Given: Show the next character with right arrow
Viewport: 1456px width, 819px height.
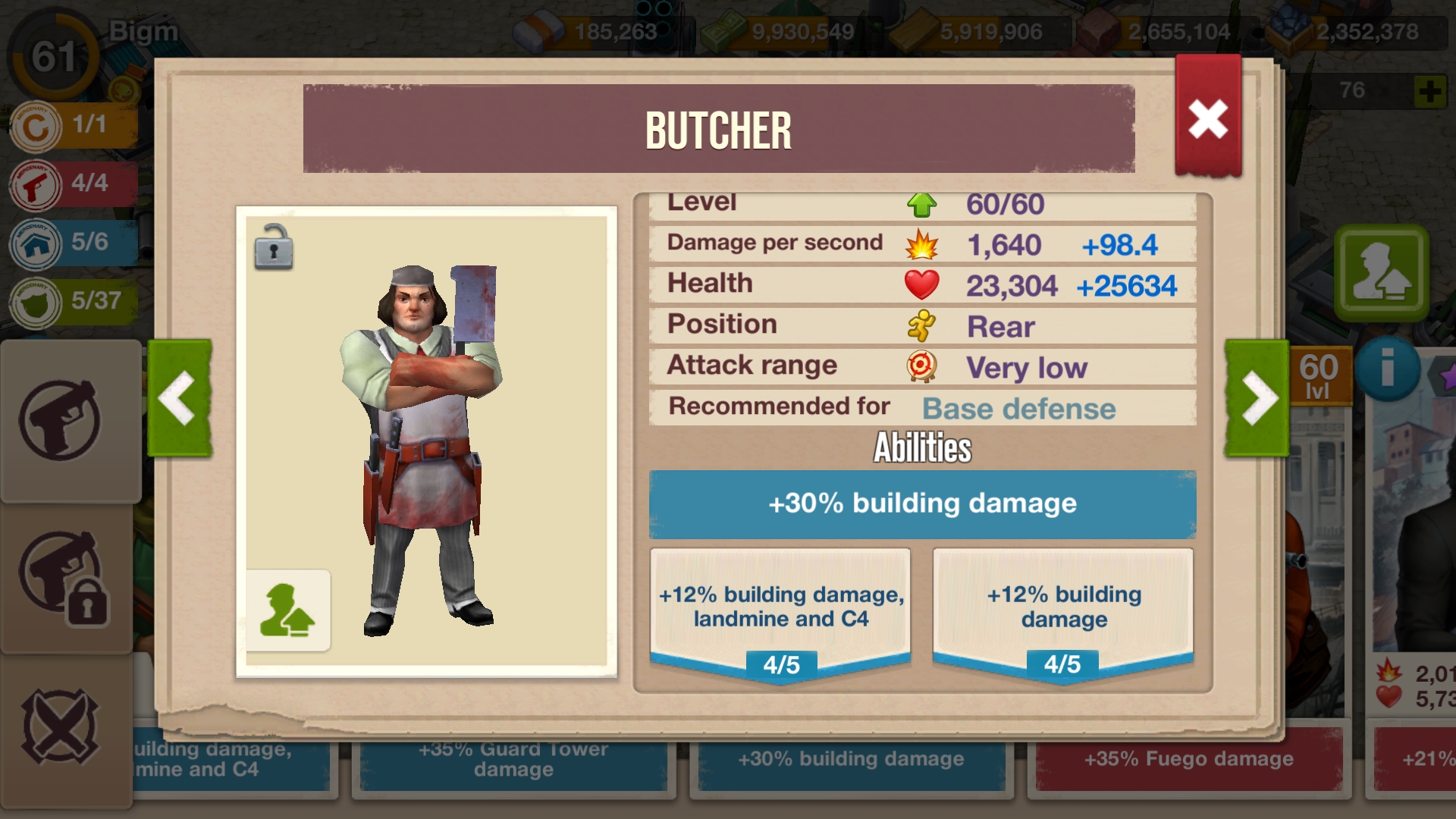Looking at the screenshot, I should pyautogui.click(x=1257, y=398).
